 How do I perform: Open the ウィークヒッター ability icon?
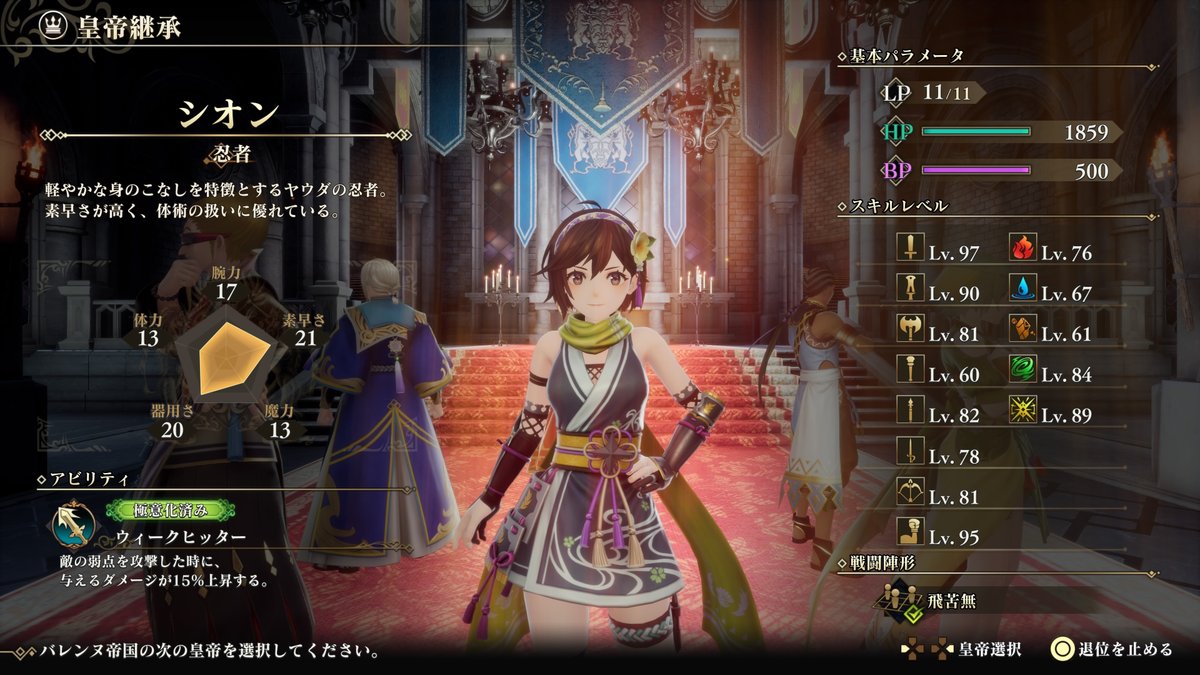76,522
